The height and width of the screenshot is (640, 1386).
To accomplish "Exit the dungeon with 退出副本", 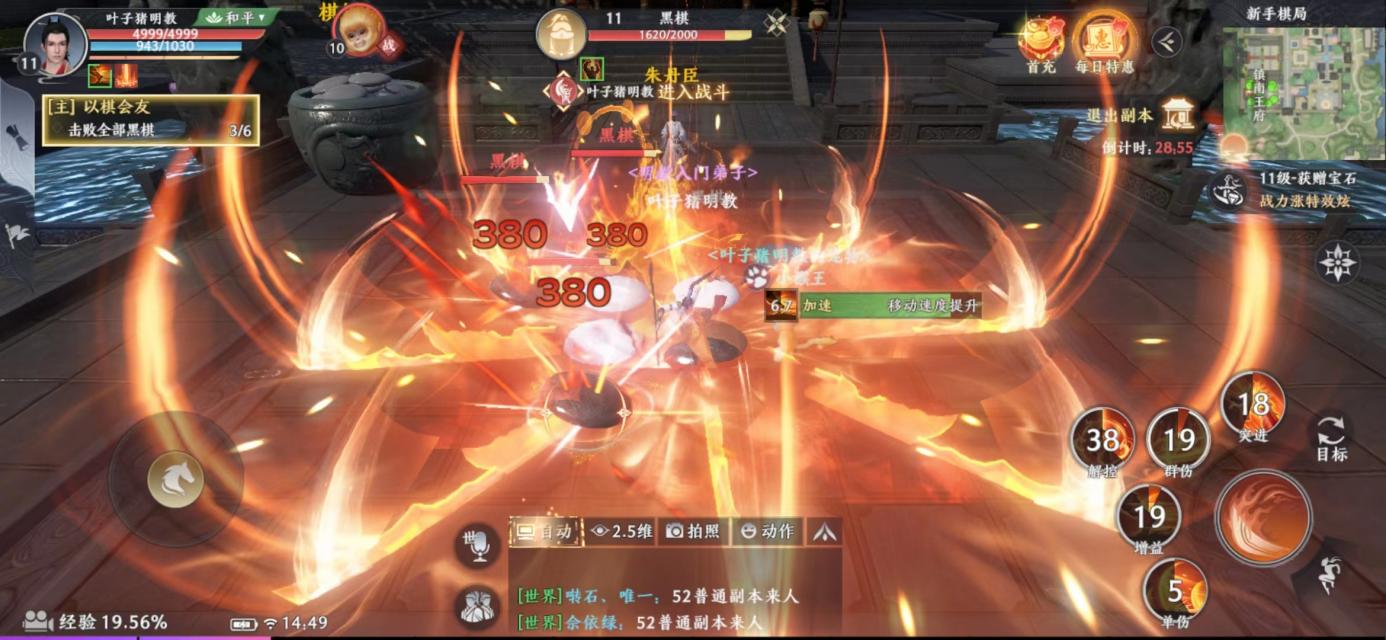I will pyautogui.click(x=1179, y=115).
